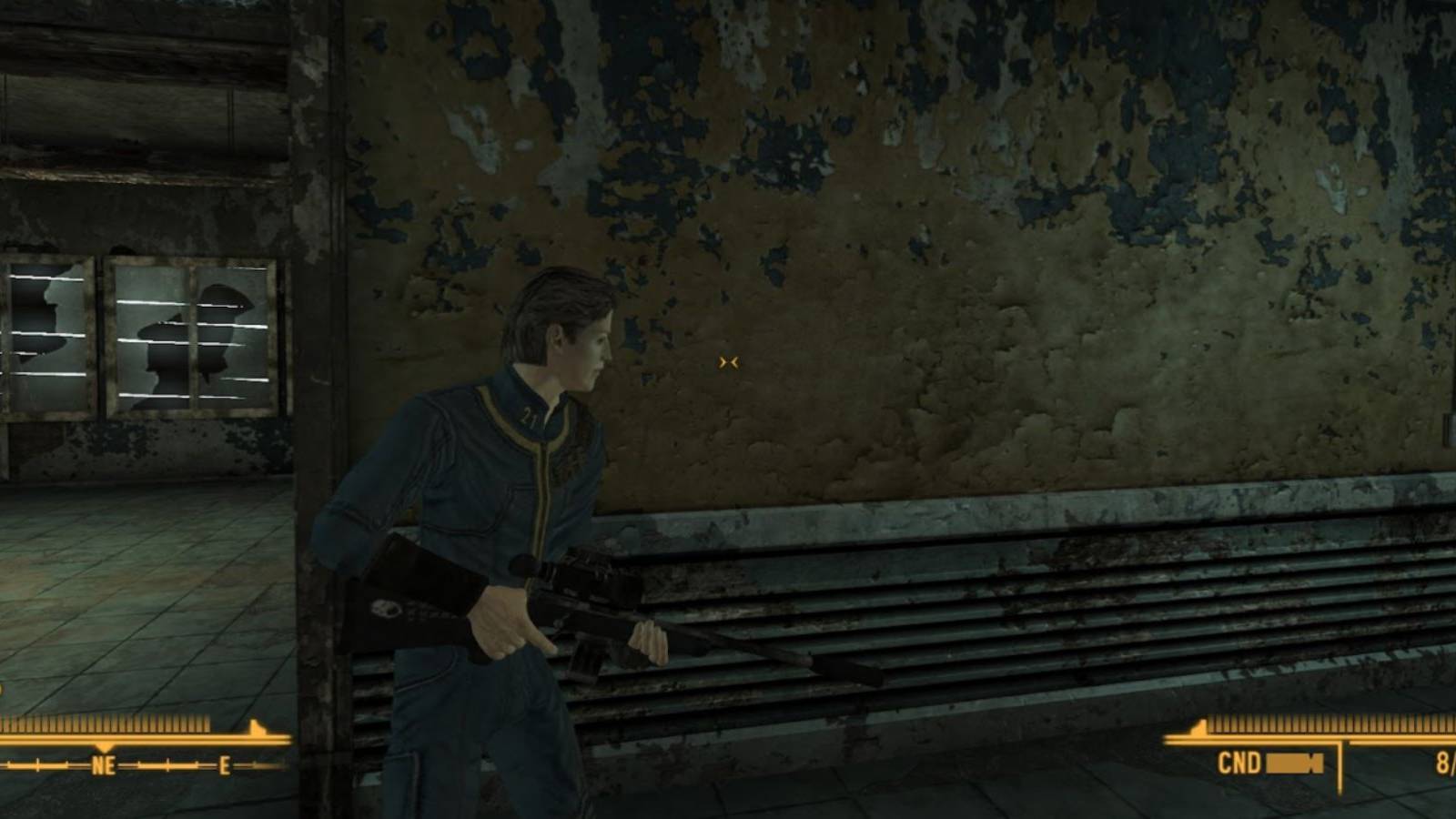Click the crosshair reticle at screen center

[x=728, y=362]
